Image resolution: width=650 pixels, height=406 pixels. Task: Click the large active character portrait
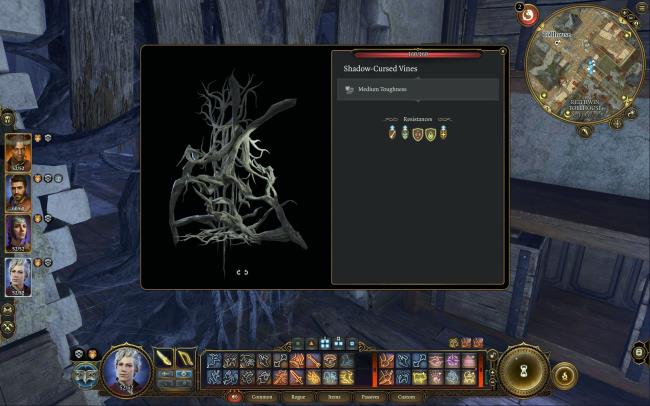coord(126,371)
